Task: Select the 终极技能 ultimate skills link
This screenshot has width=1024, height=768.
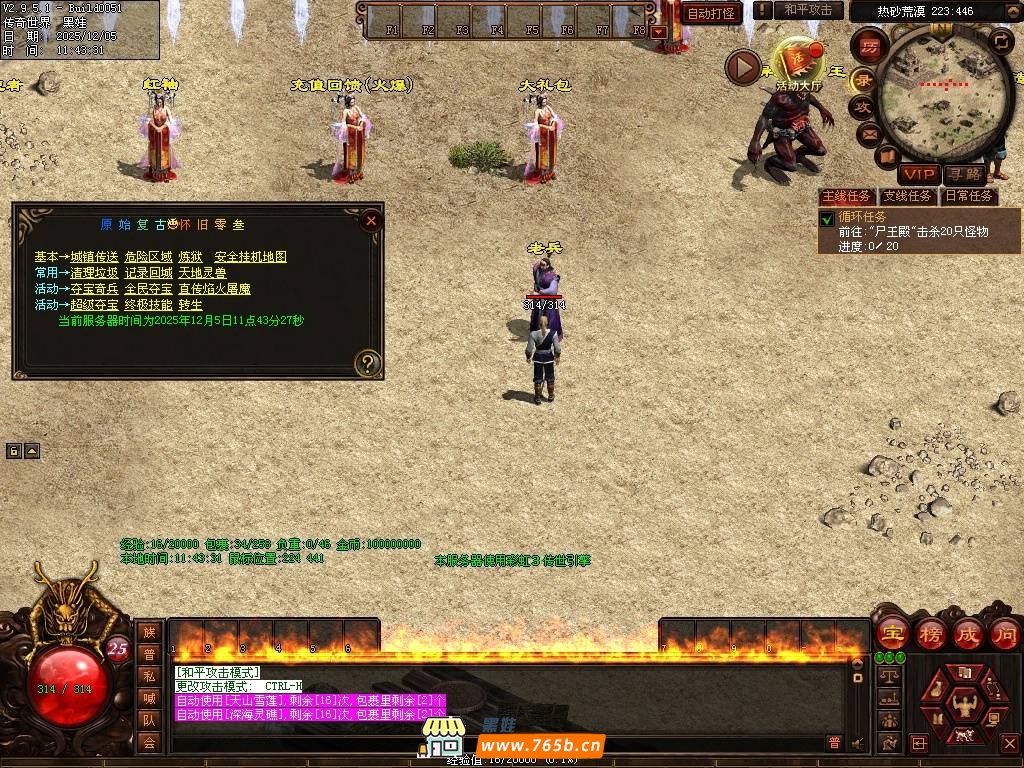Action: 148,305
